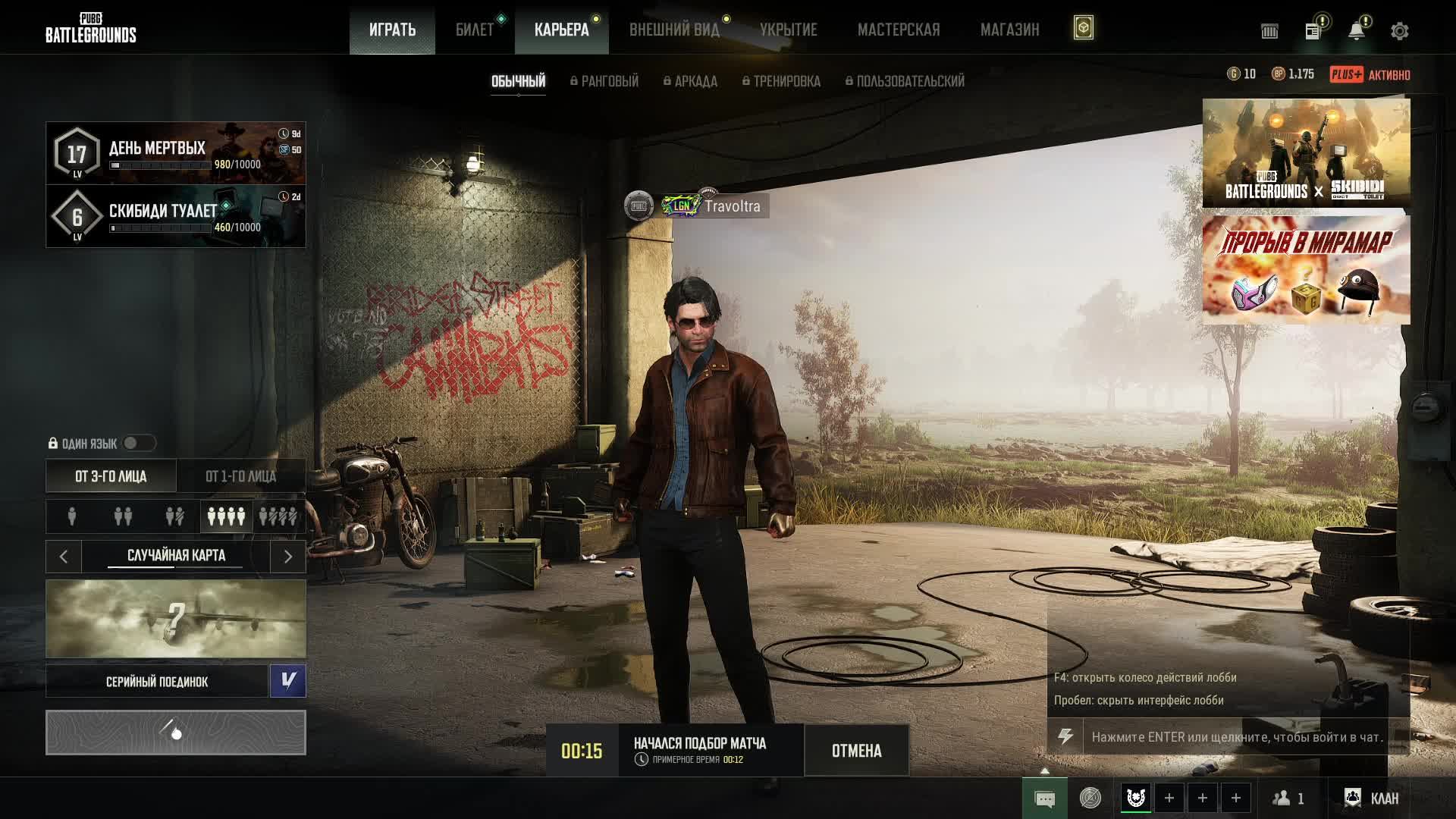Switch to the КАРЬЕРА tab
This screenshot has height=819, width=1456.
[x=561, y=30]
